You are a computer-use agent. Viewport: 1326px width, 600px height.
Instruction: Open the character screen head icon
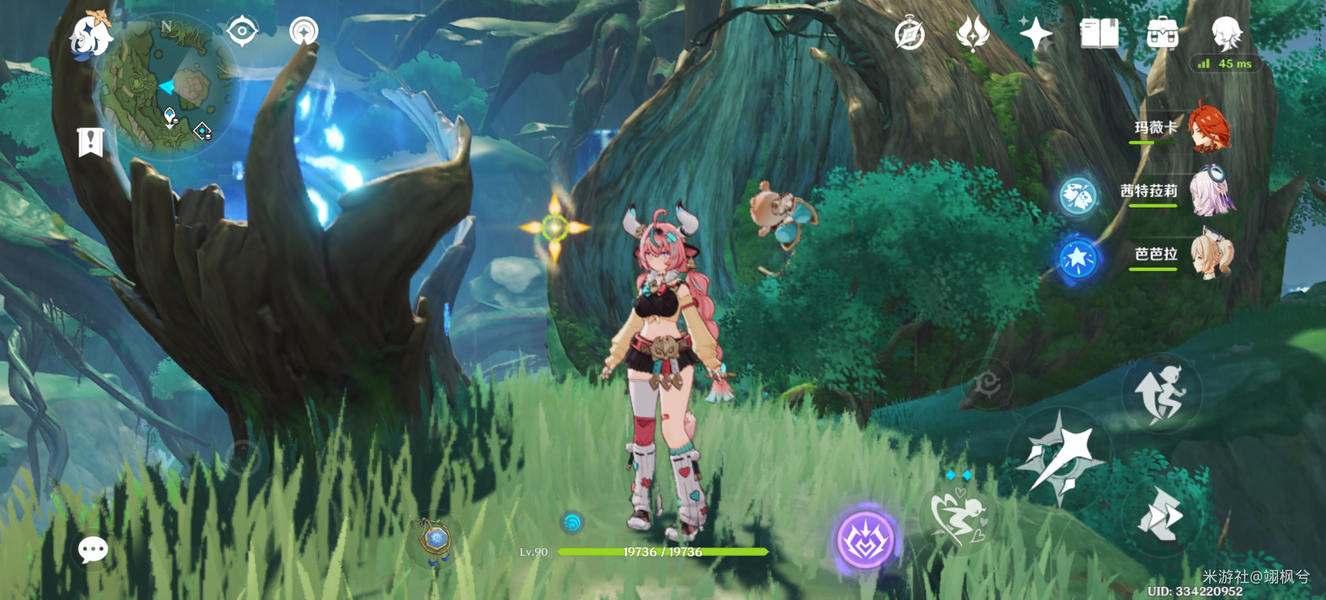(x=1226, y=34)
